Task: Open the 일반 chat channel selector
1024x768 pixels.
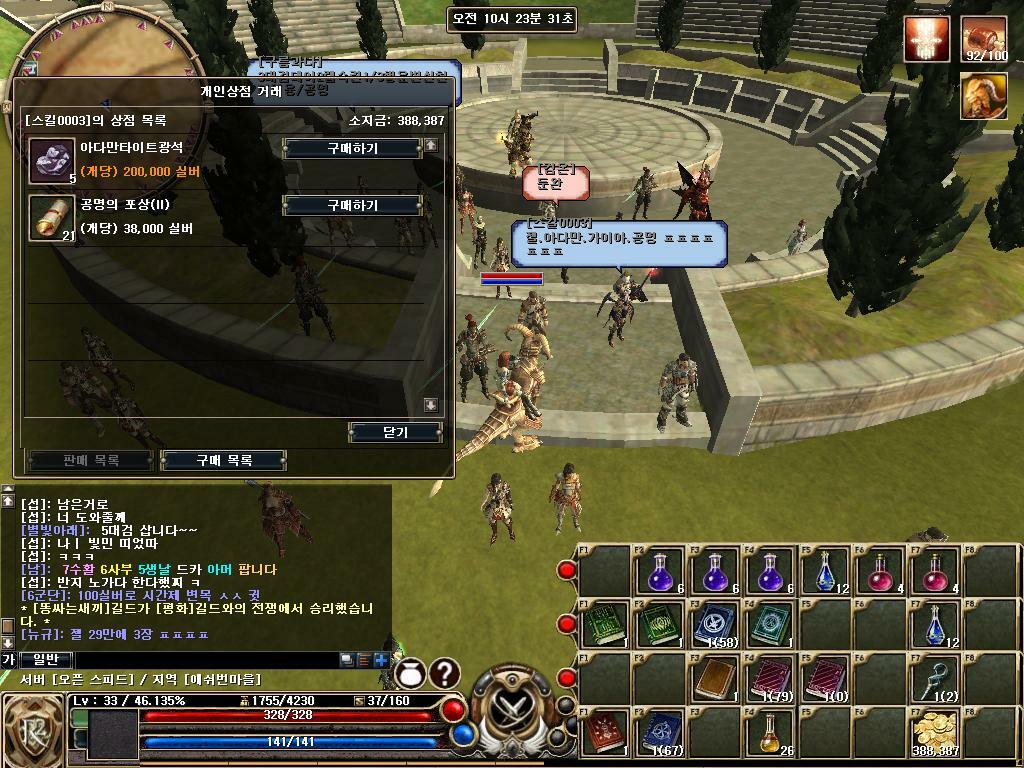Action: coord(46,659)
